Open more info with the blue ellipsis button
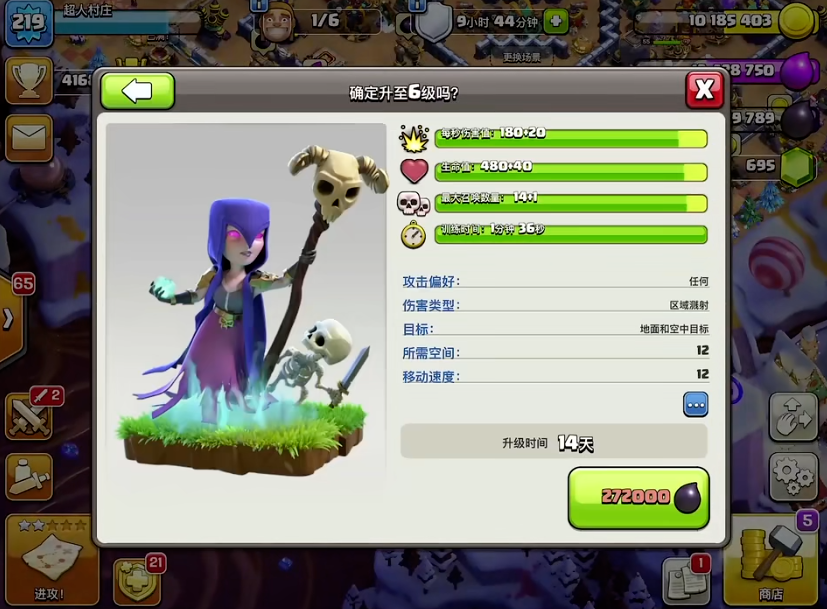This screenshot has width=827, height=609. [x=695, y=404]
